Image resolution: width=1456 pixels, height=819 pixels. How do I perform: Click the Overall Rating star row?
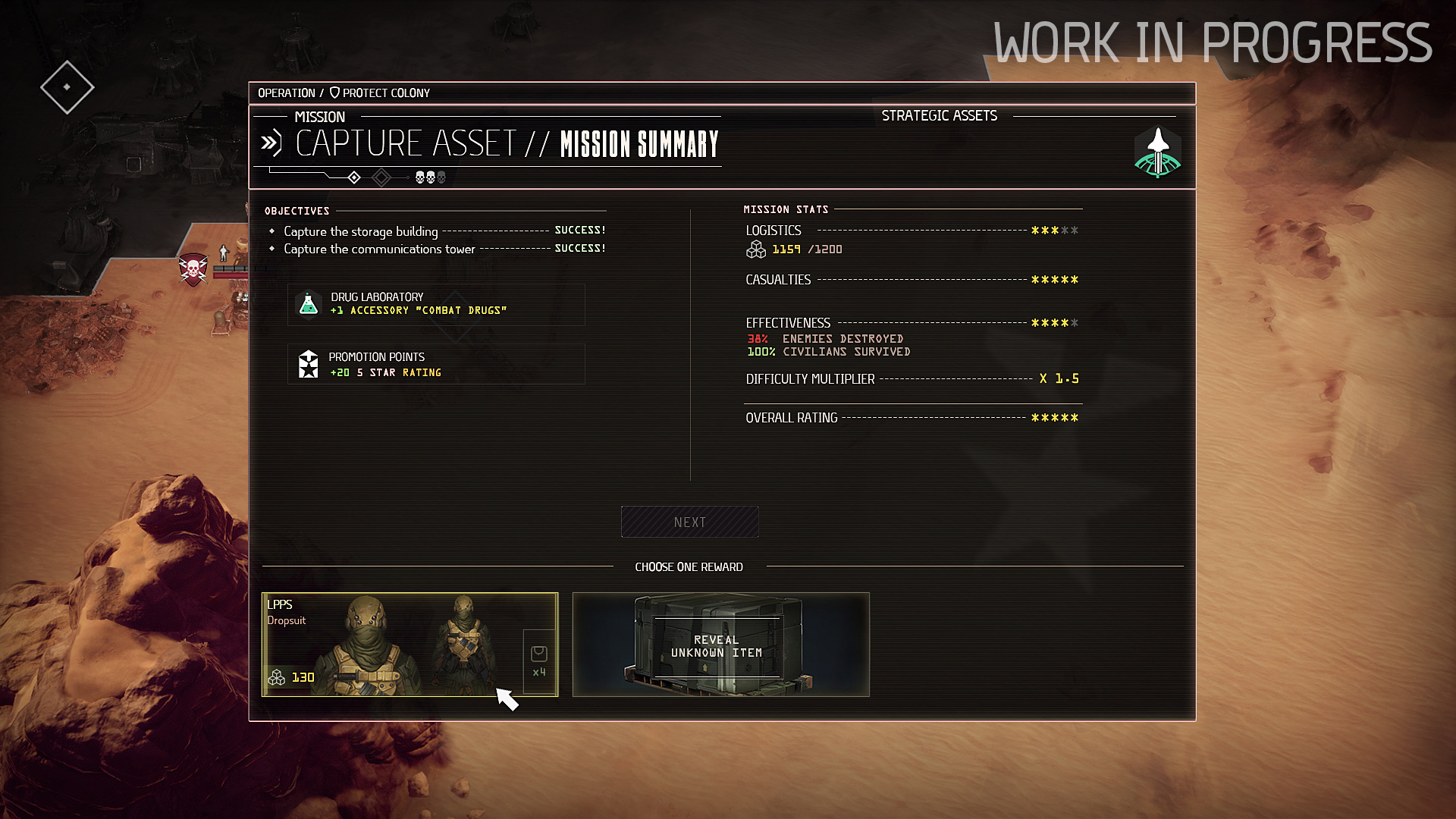tap(1055, 416)
